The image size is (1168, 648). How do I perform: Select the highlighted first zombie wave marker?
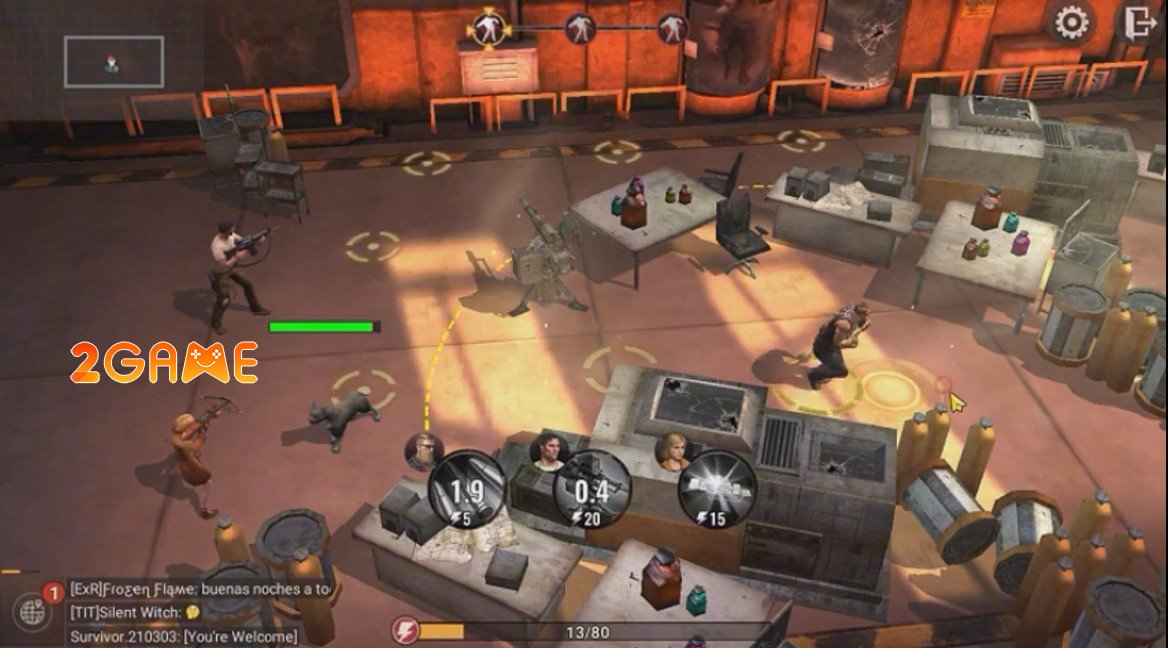[x=488, y=28]
